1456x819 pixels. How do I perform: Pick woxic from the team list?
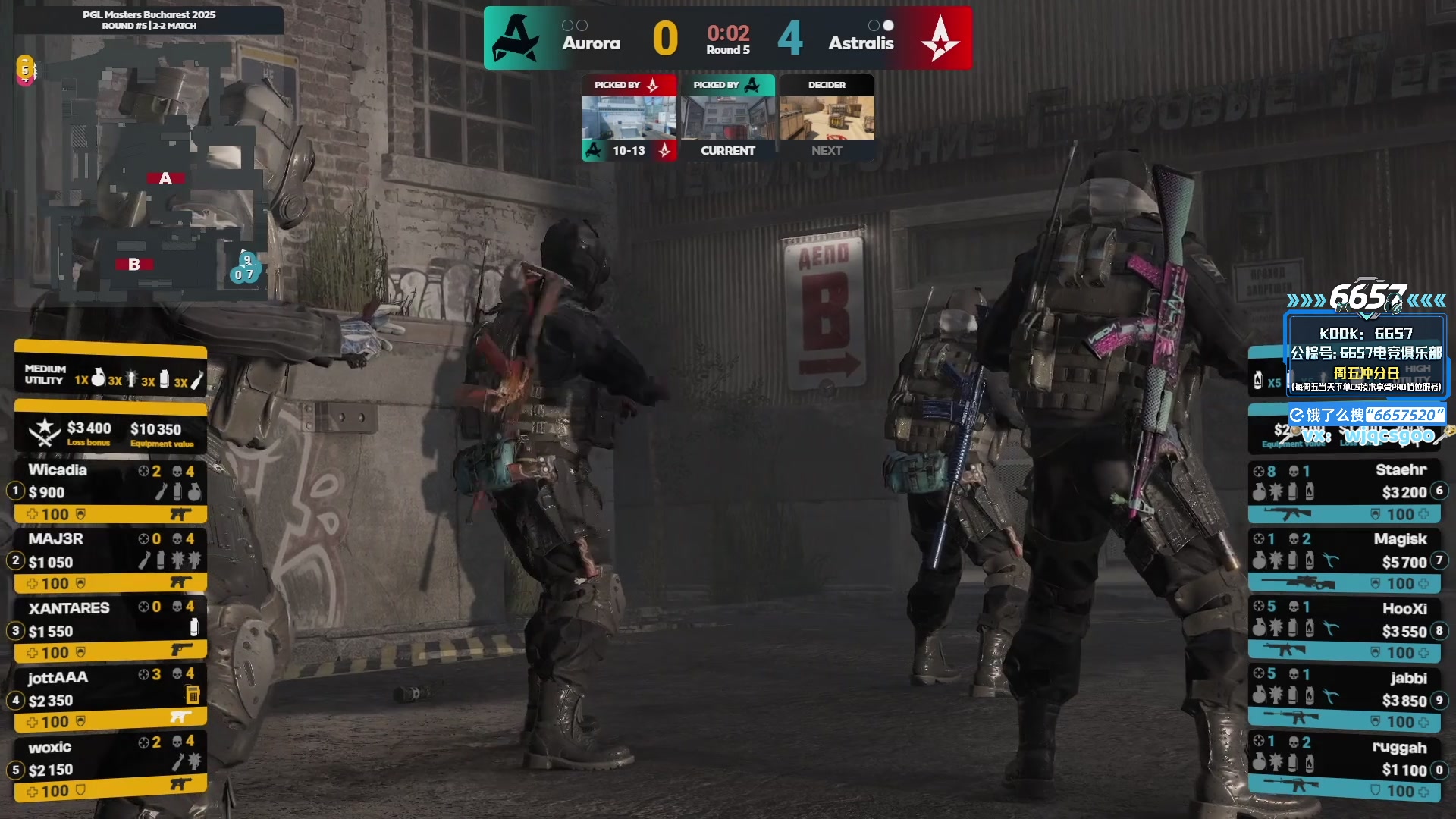[110, 768]
